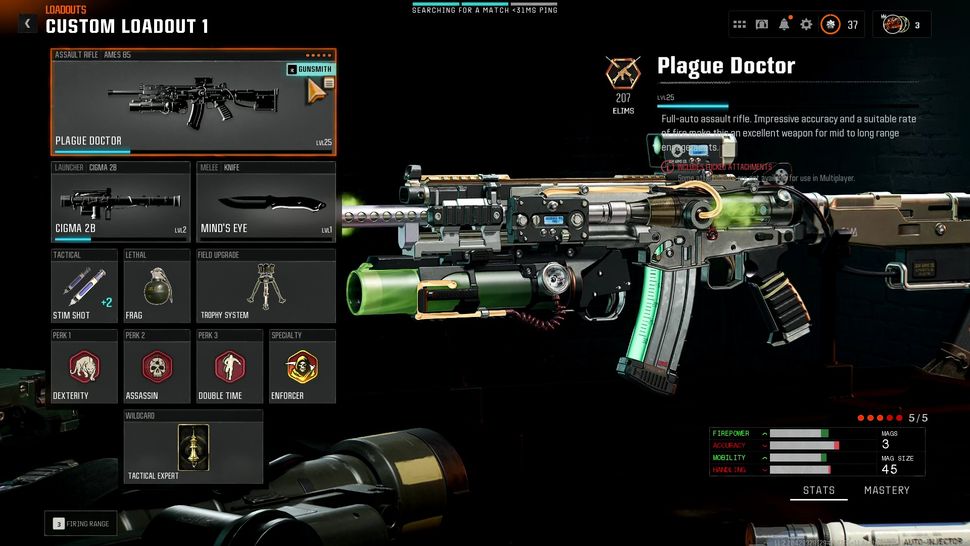This screenshot has height=546, width=970.
Task: Select the Cigma 2B launcher slot
Action: [121, 202]
